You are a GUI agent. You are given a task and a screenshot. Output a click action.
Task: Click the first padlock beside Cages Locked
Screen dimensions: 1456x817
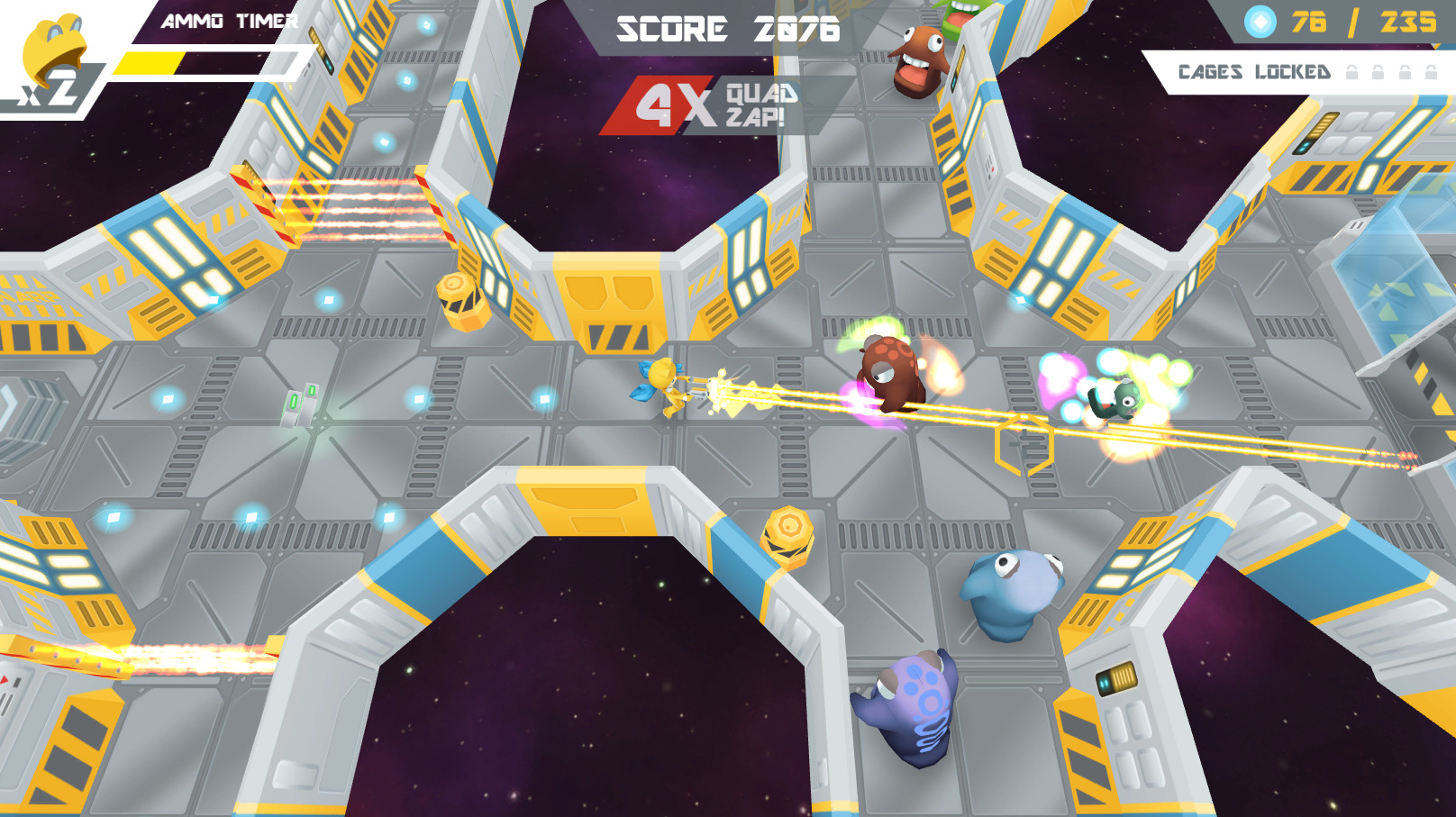coord(1351,74)
